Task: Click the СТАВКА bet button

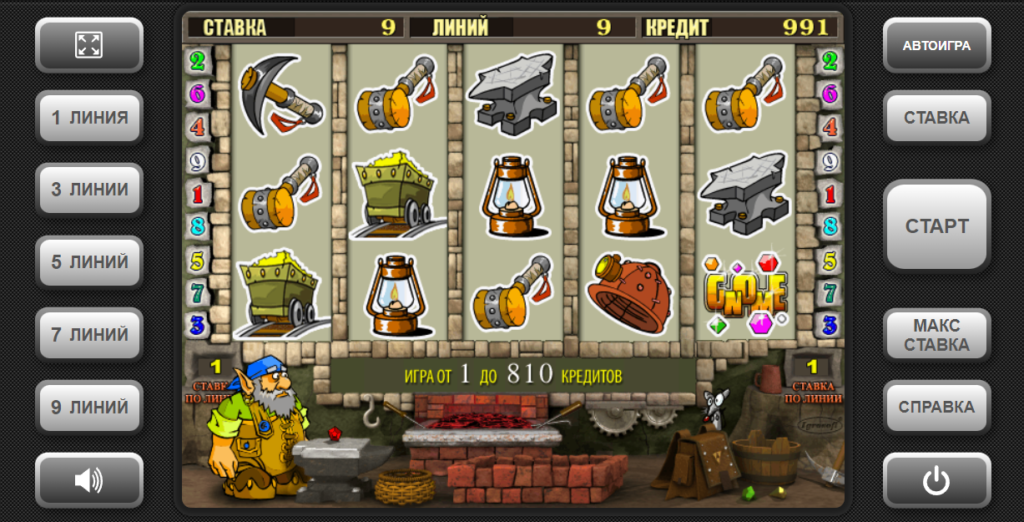Action: pyautogui.click(x=936, y=117)
